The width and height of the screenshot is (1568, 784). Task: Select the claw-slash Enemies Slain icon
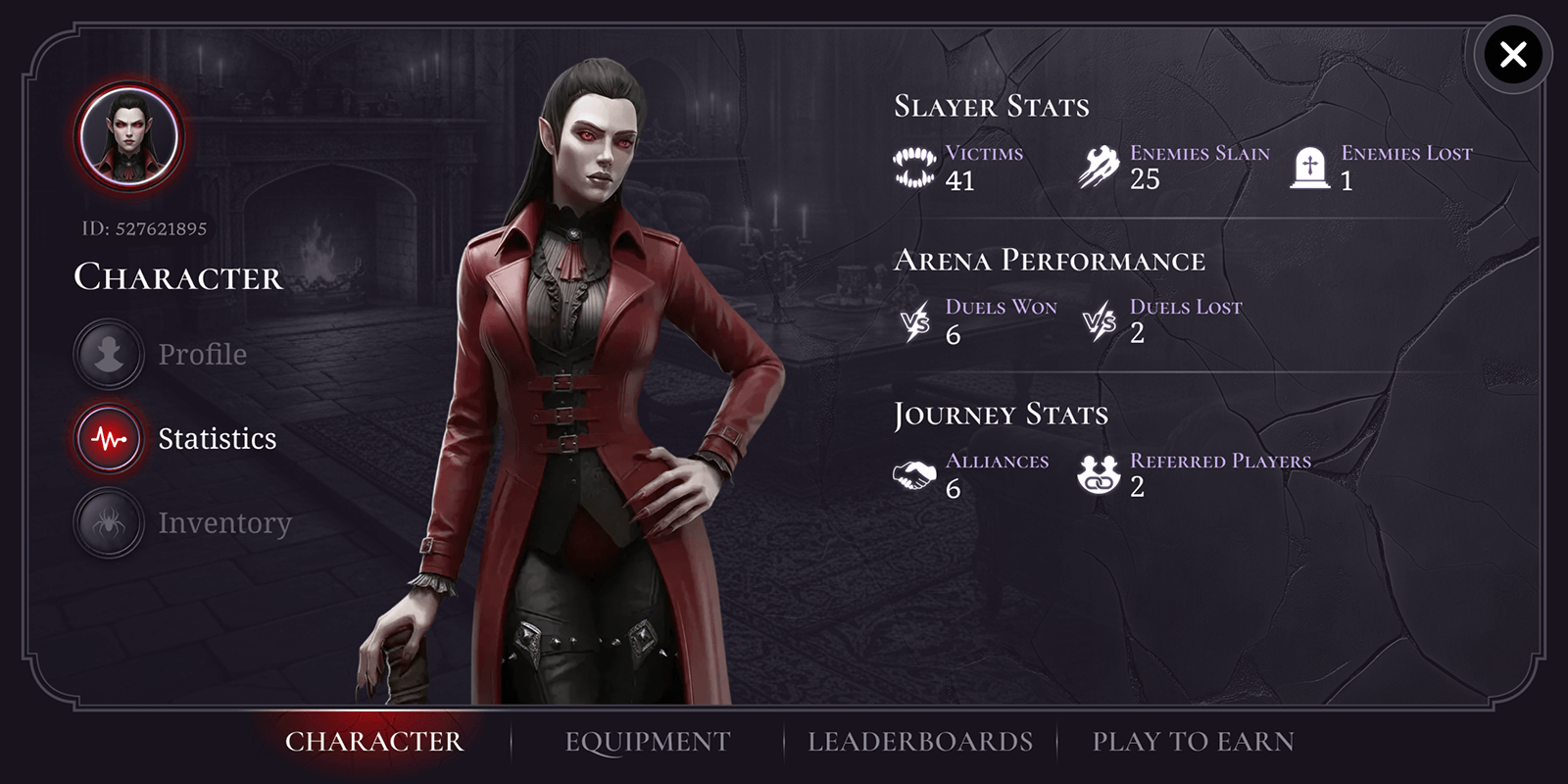1100,167
